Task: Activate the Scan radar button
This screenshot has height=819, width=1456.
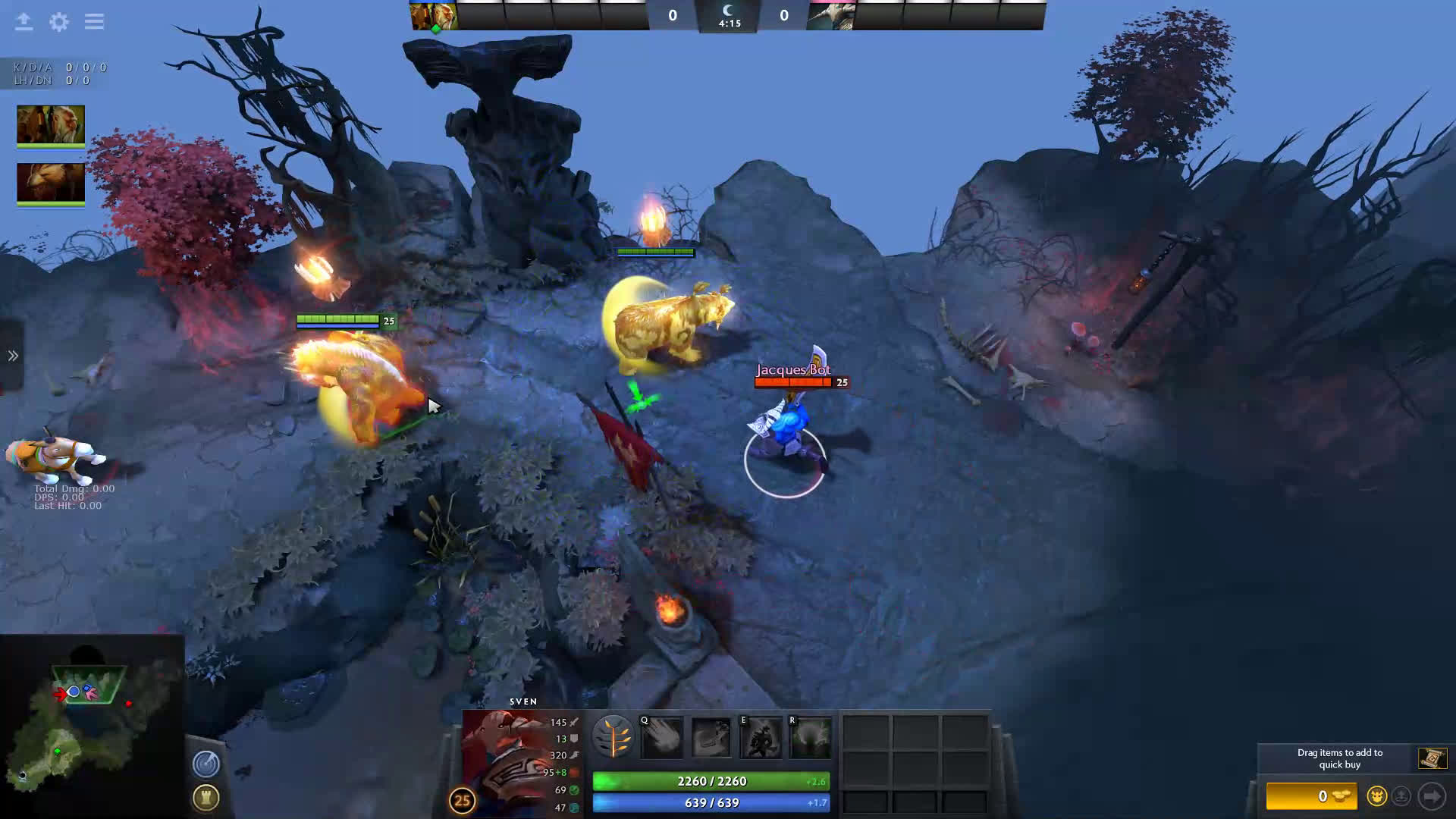Action: (x=206, y=764)
